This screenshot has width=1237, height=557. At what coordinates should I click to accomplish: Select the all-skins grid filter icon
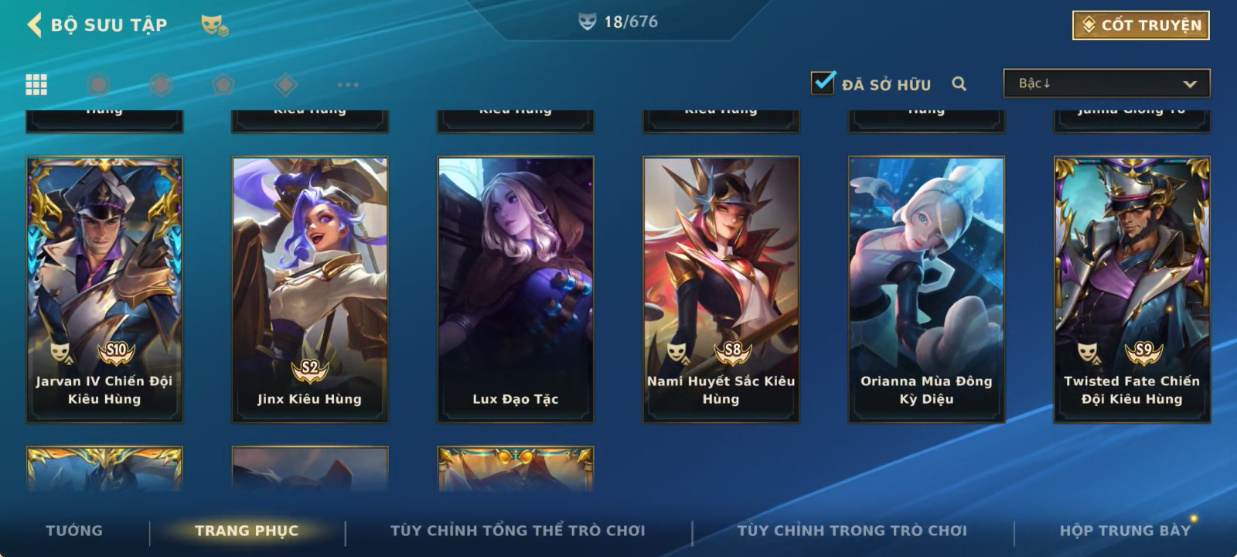pos(36,84)
